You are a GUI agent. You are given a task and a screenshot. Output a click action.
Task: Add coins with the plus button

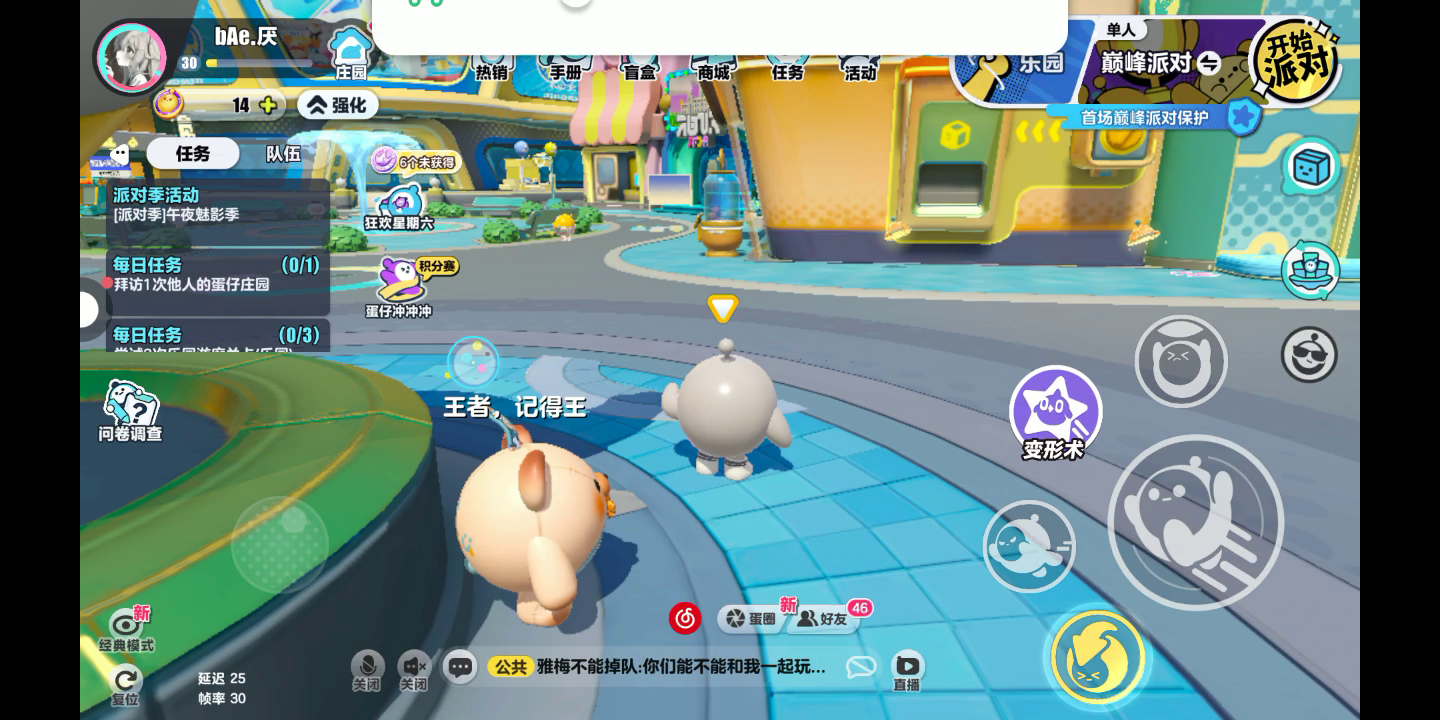[x=268, y=105]
